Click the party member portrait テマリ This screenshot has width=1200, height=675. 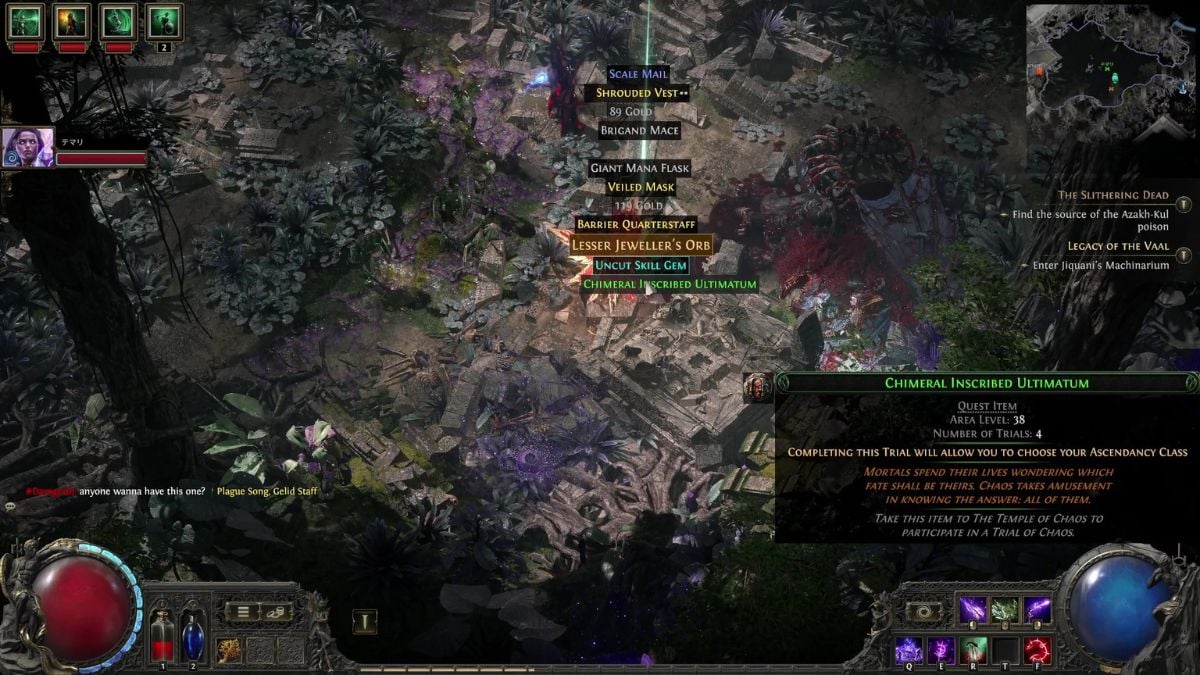click(28, 148)
